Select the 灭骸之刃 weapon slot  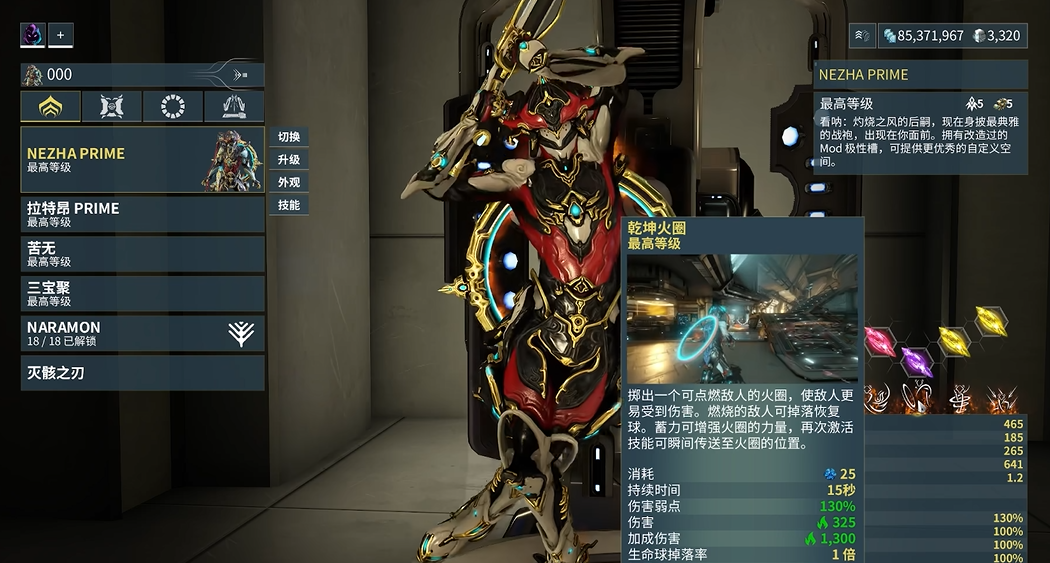pos(142,373)
